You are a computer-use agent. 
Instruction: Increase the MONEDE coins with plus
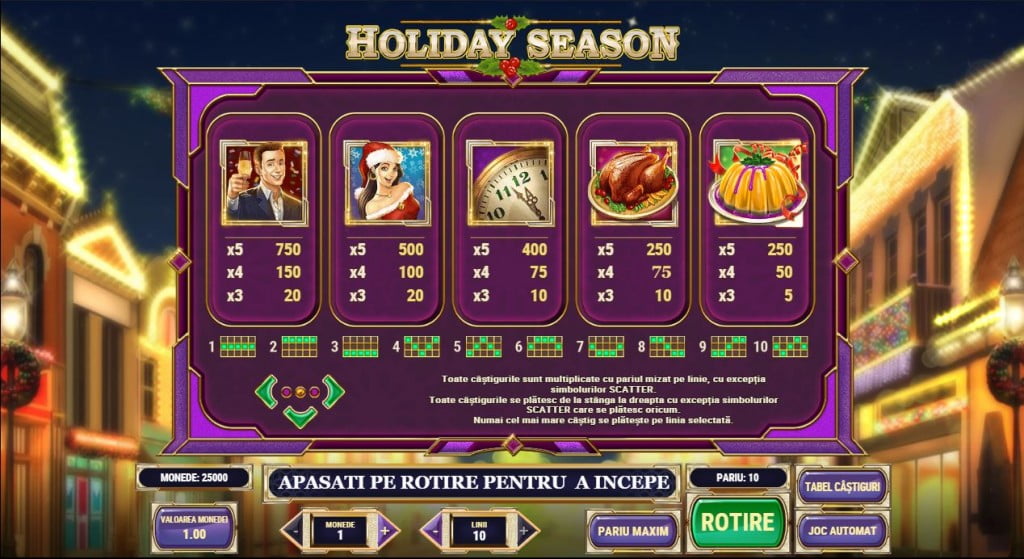click(384, 530)
